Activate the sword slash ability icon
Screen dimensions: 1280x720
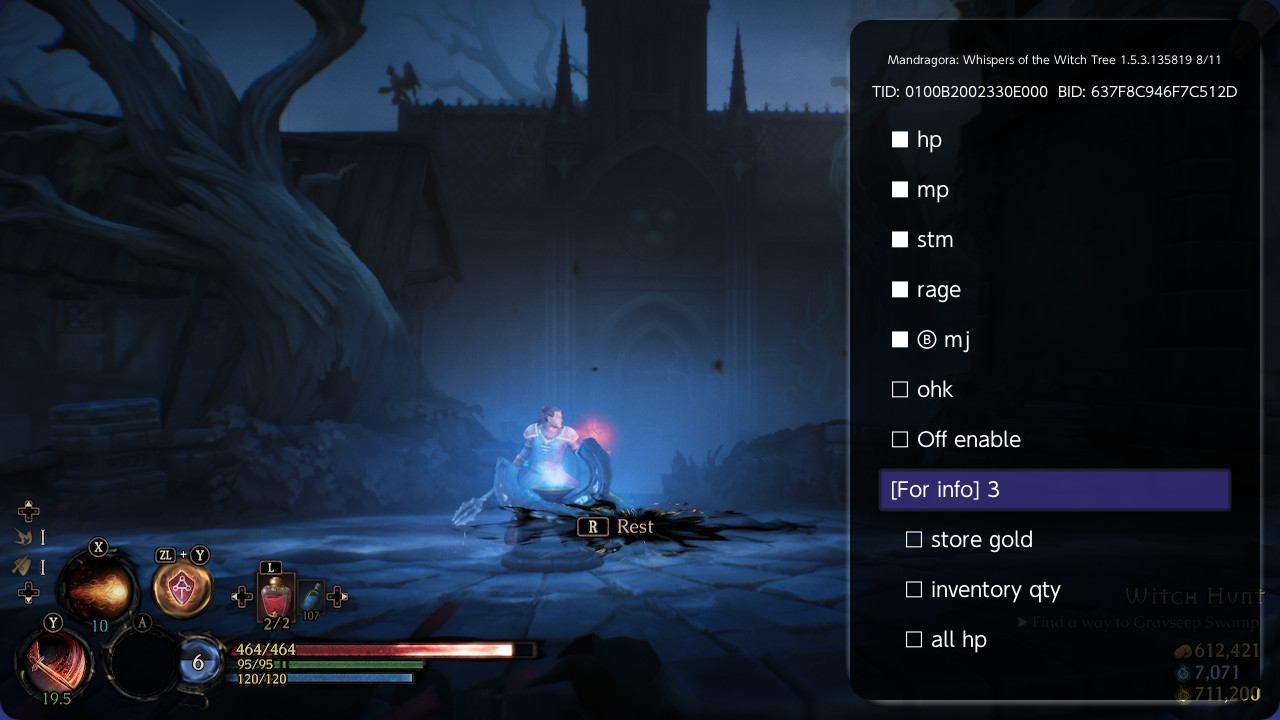click(x=55, y=661)
